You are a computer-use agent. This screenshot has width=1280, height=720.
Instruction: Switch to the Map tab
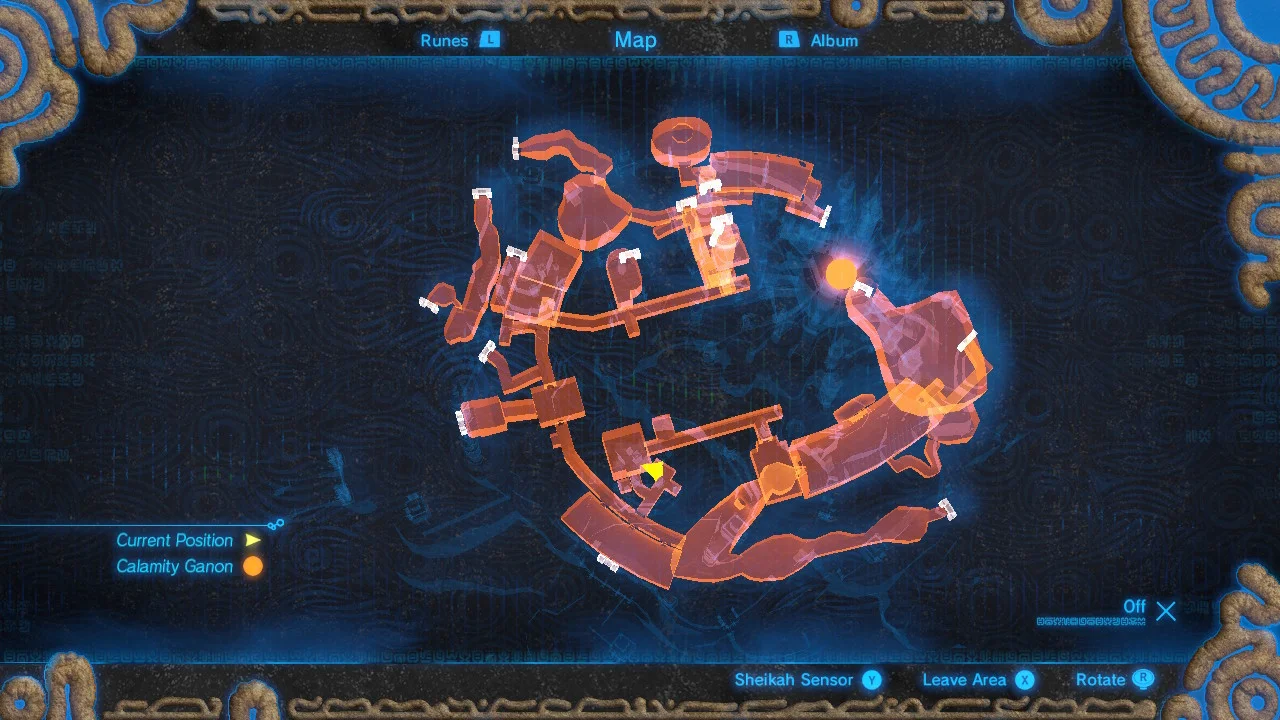coord(635,40)
